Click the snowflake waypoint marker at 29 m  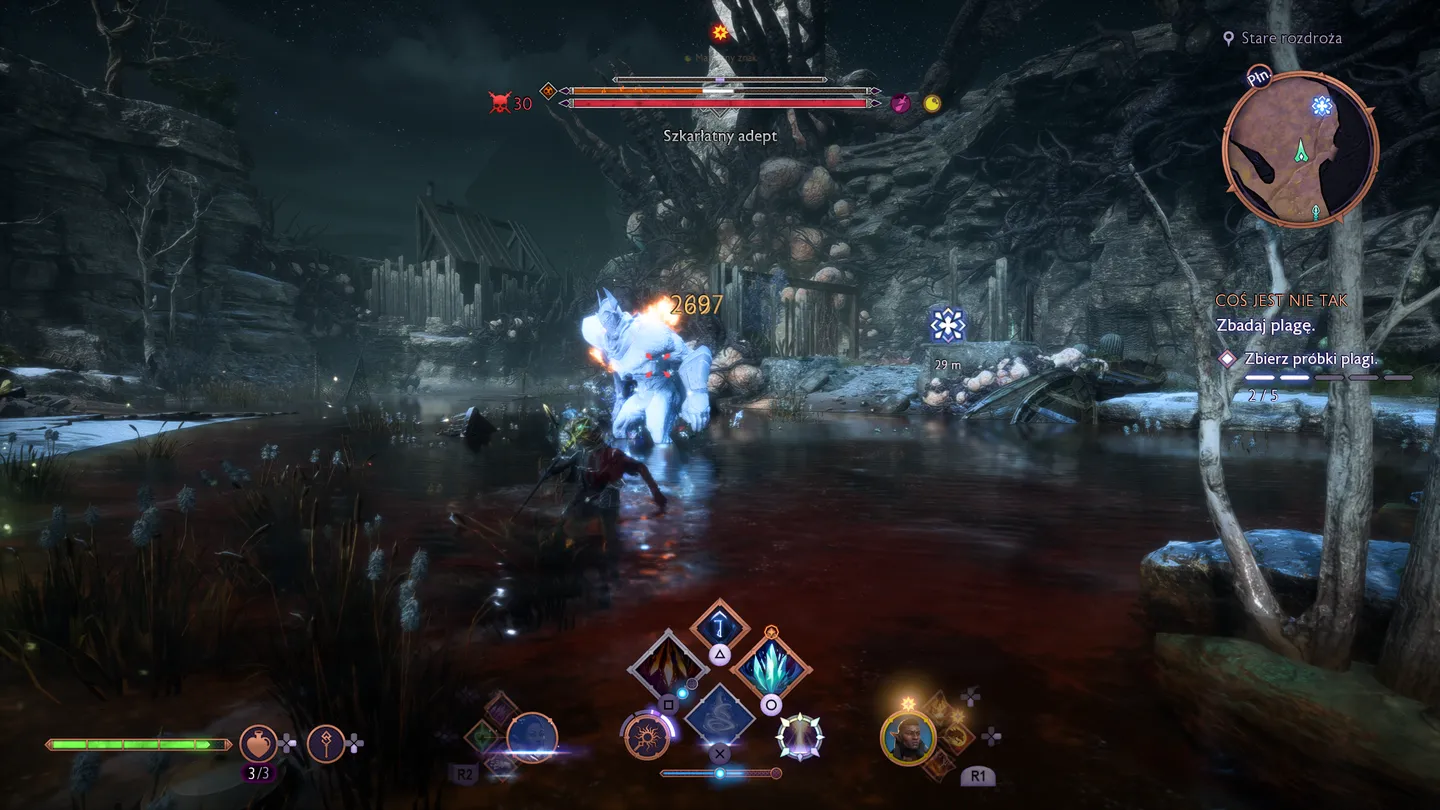(x=946, y=325)
